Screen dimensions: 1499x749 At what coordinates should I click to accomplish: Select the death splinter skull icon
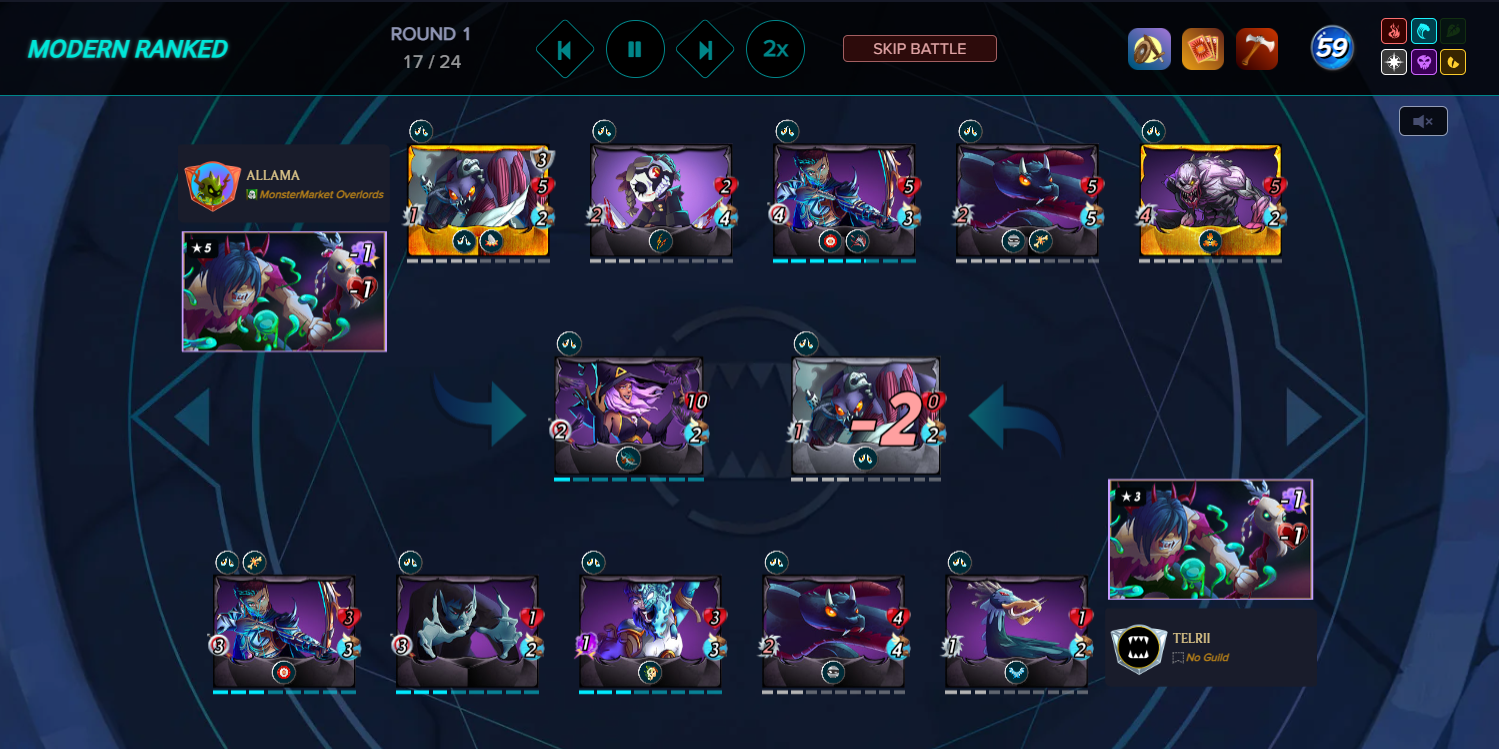(1424, 62)
